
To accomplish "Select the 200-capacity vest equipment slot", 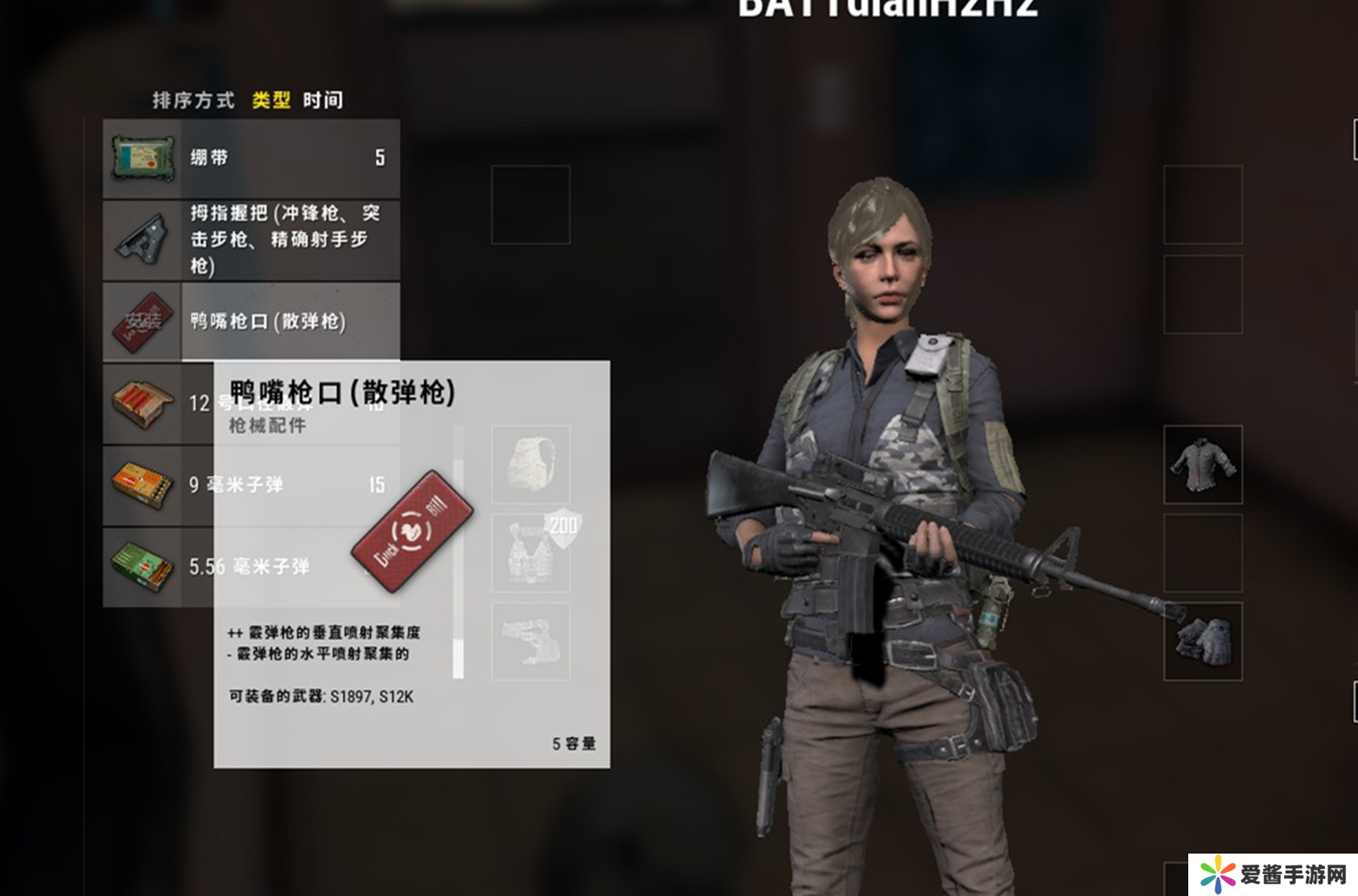I will pos(530,552).
